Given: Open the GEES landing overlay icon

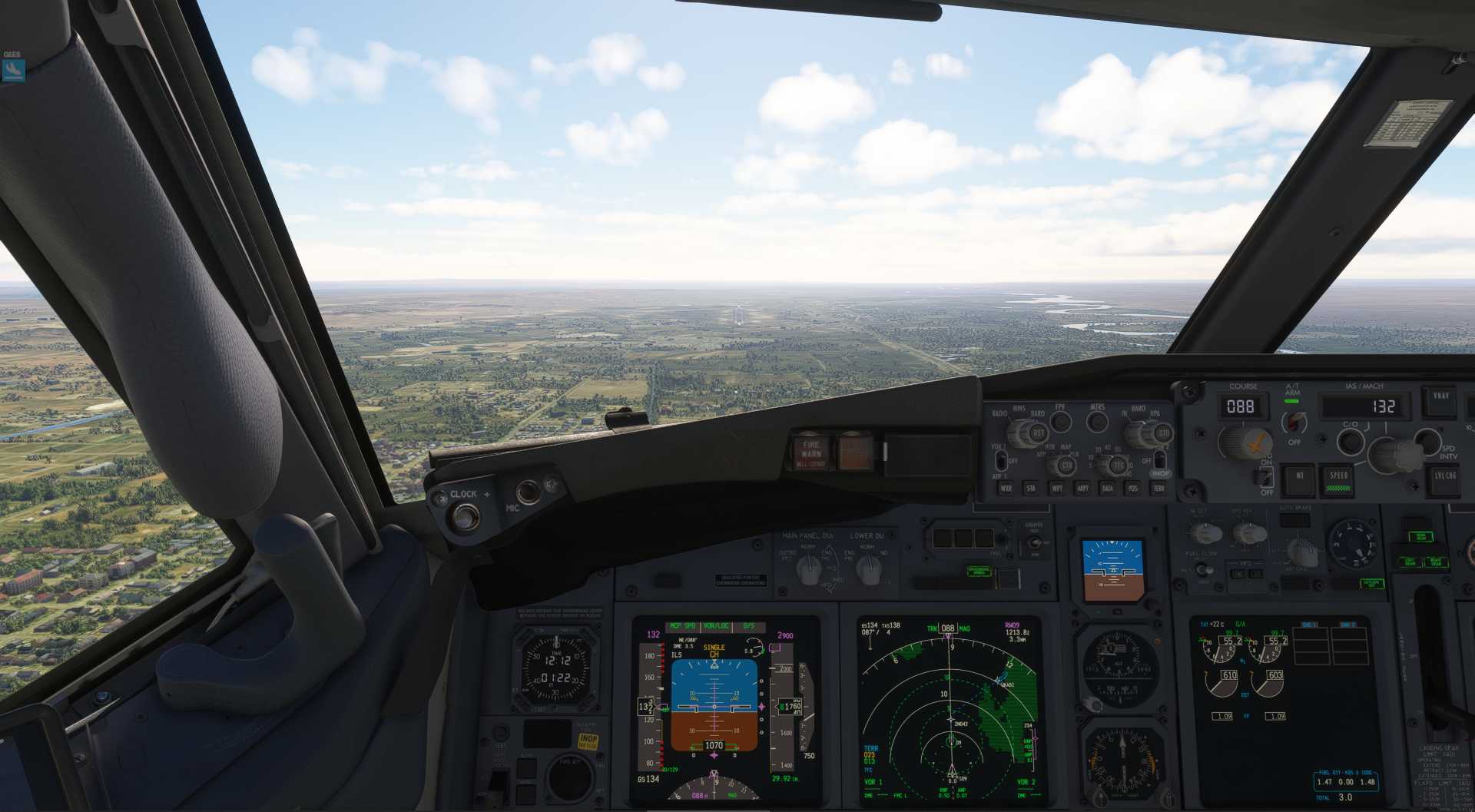Looking at the screenshot, I should [13, 70].
